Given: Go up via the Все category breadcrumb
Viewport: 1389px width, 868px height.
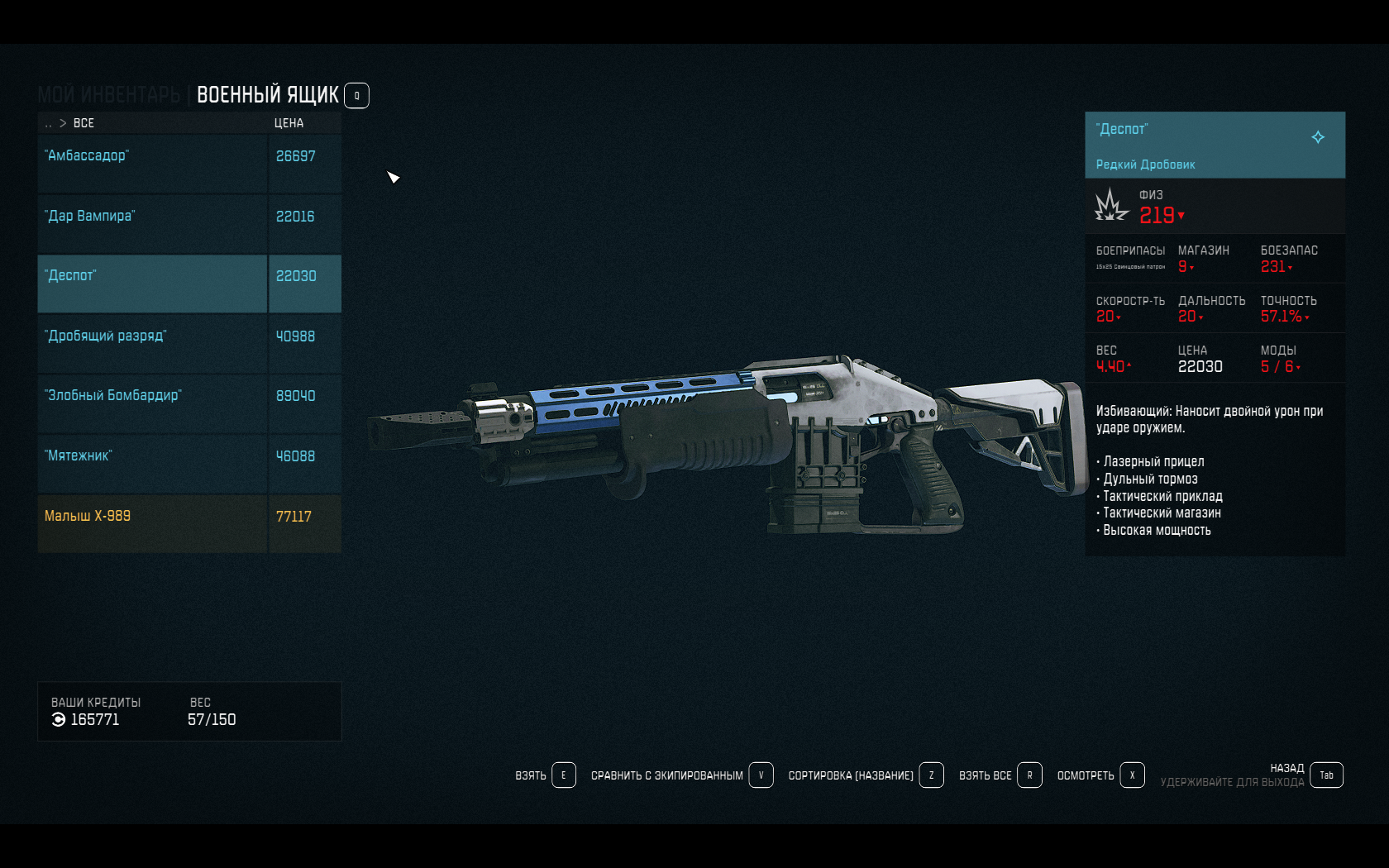Looking at the screenshot, I should (84, 123).
